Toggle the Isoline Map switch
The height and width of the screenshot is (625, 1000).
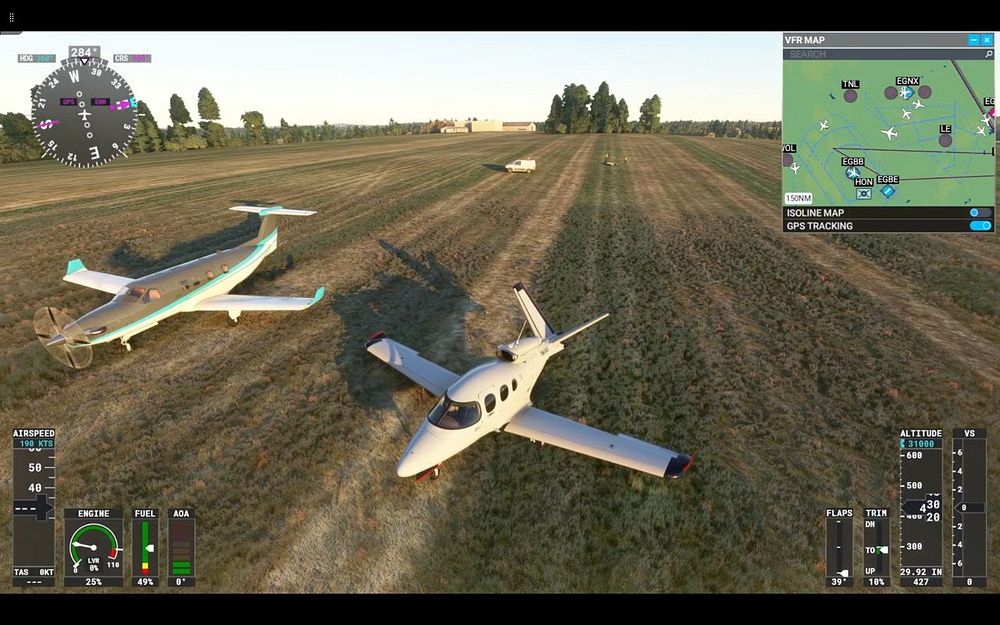(980, 213)
